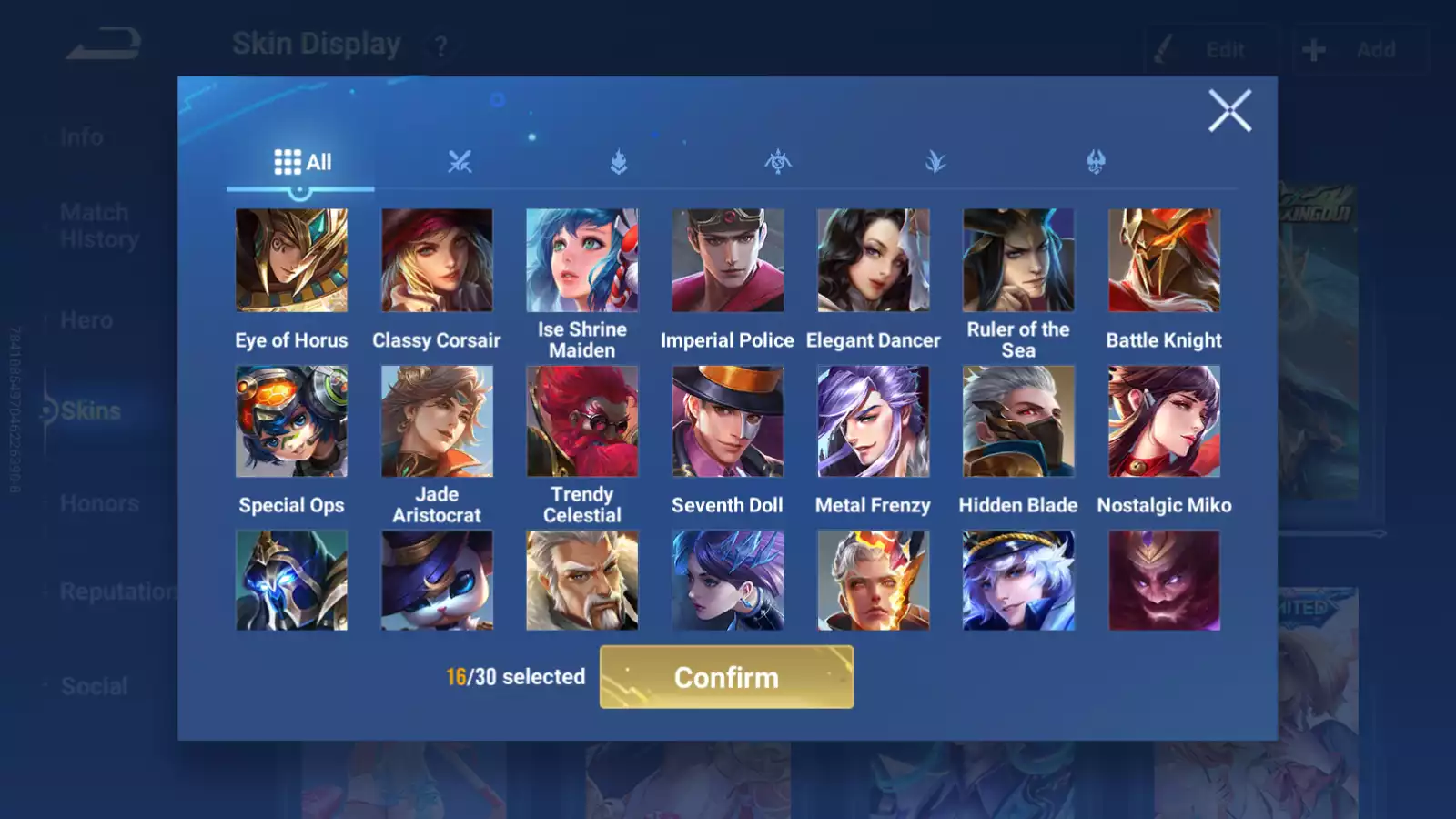Open the dragon-claw class filter tab
Image resolution: width=1456 pixels, height=819 pixels.
[1095, 162]
